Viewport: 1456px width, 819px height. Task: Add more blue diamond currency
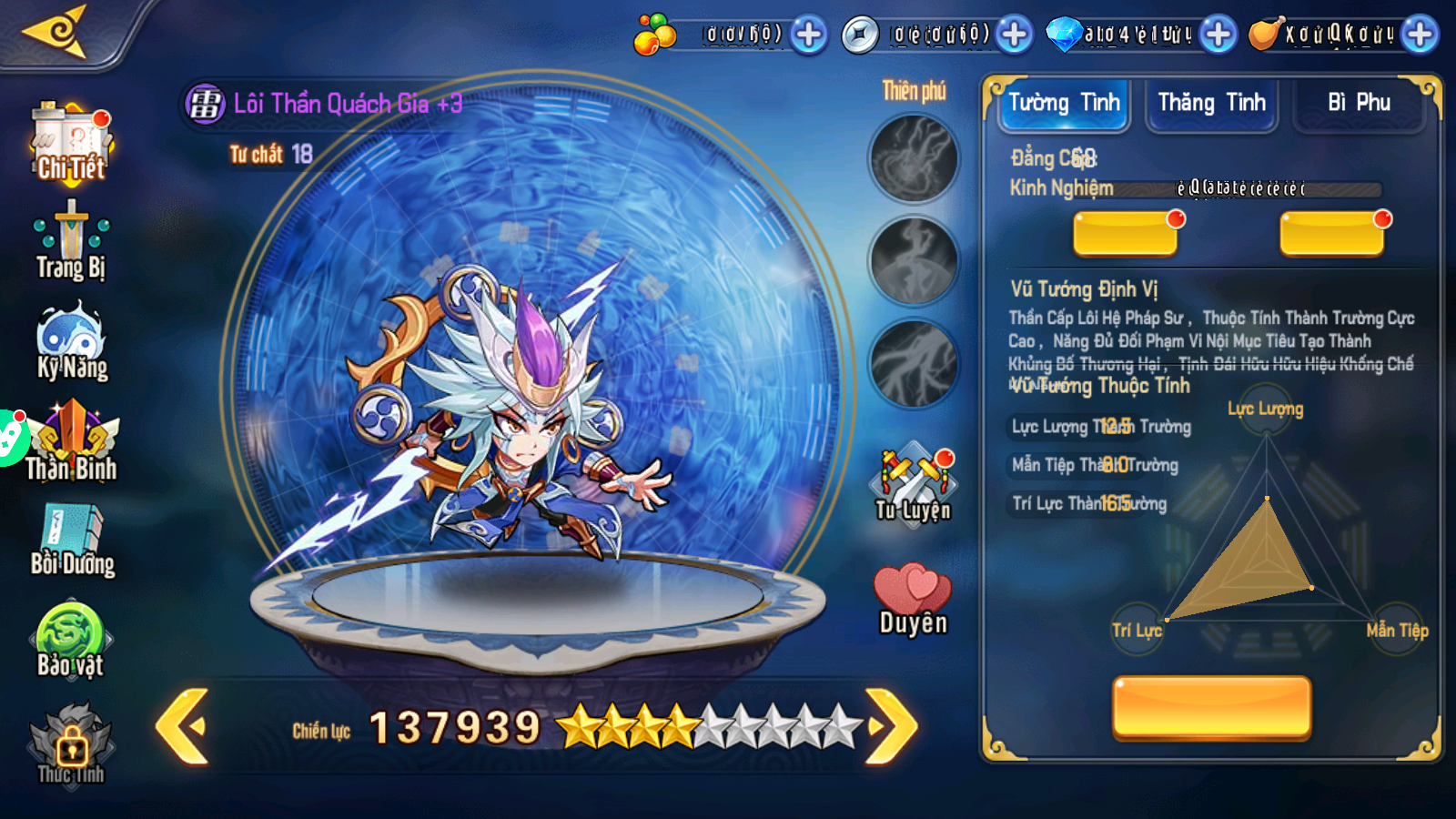click(x=1218, y=35)
